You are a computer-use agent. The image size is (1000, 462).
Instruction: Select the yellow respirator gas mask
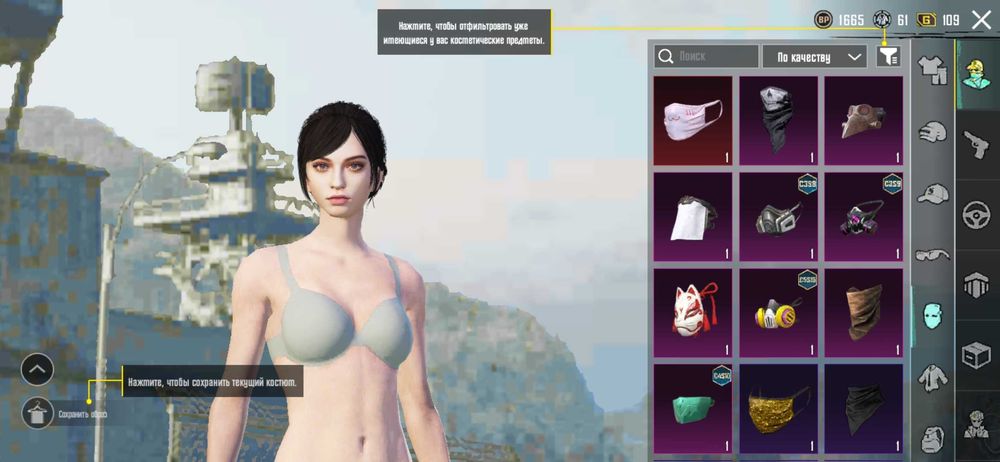pyautogui.click(x=778, y=312)
